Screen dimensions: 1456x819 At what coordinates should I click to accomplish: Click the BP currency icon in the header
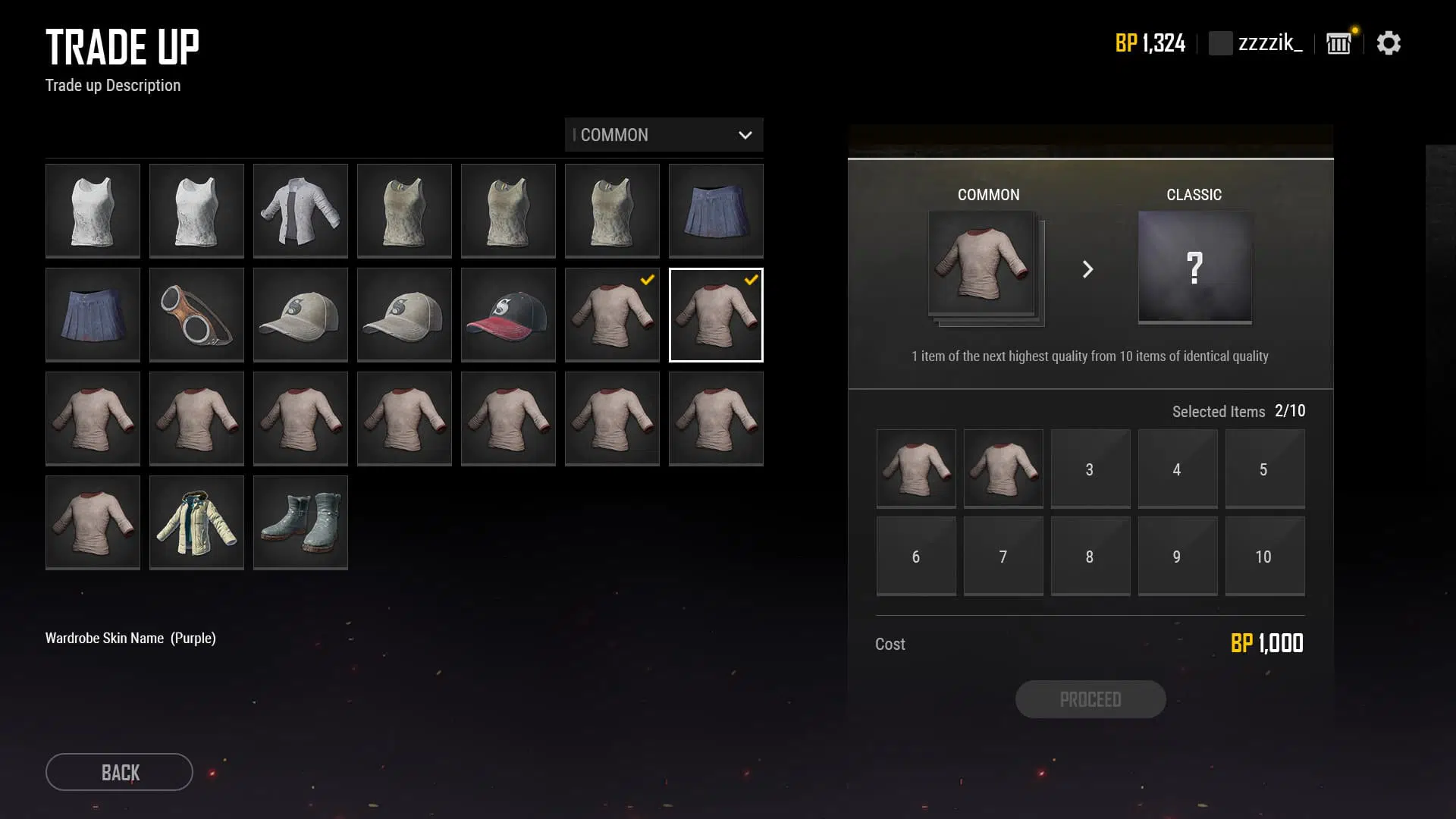(1125, 43)
